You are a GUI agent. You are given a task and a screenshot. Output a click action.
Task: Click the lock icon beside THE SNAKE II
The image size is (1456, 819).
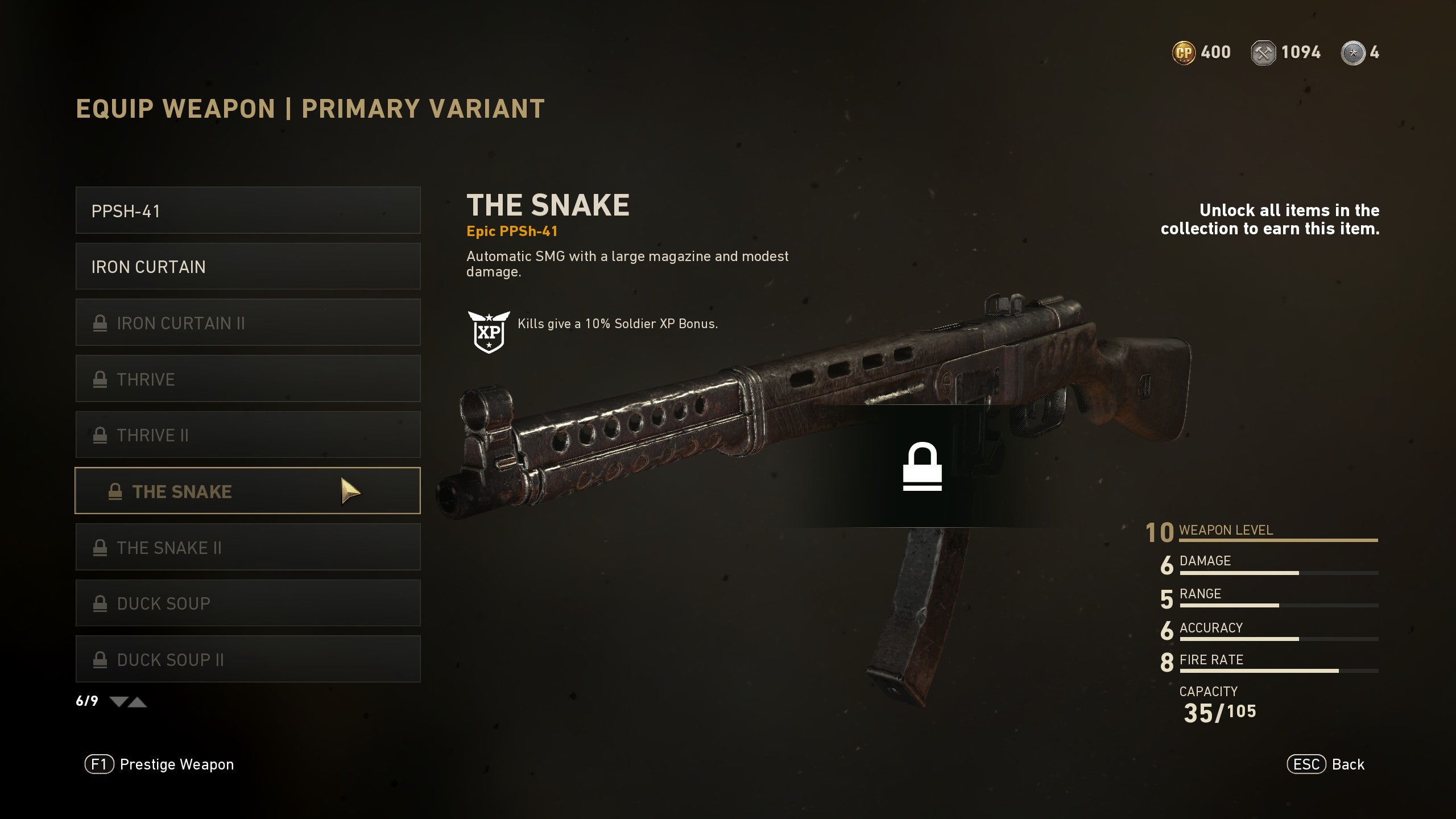(101, 547)
